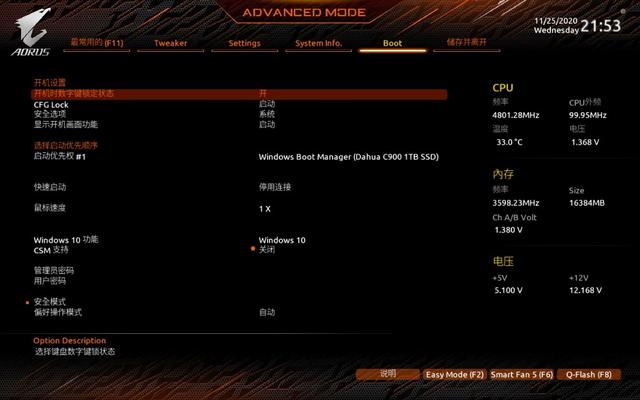The image size is (640, 400).
Task: Switch to Easy Mode (F2)
Action: 454,374
